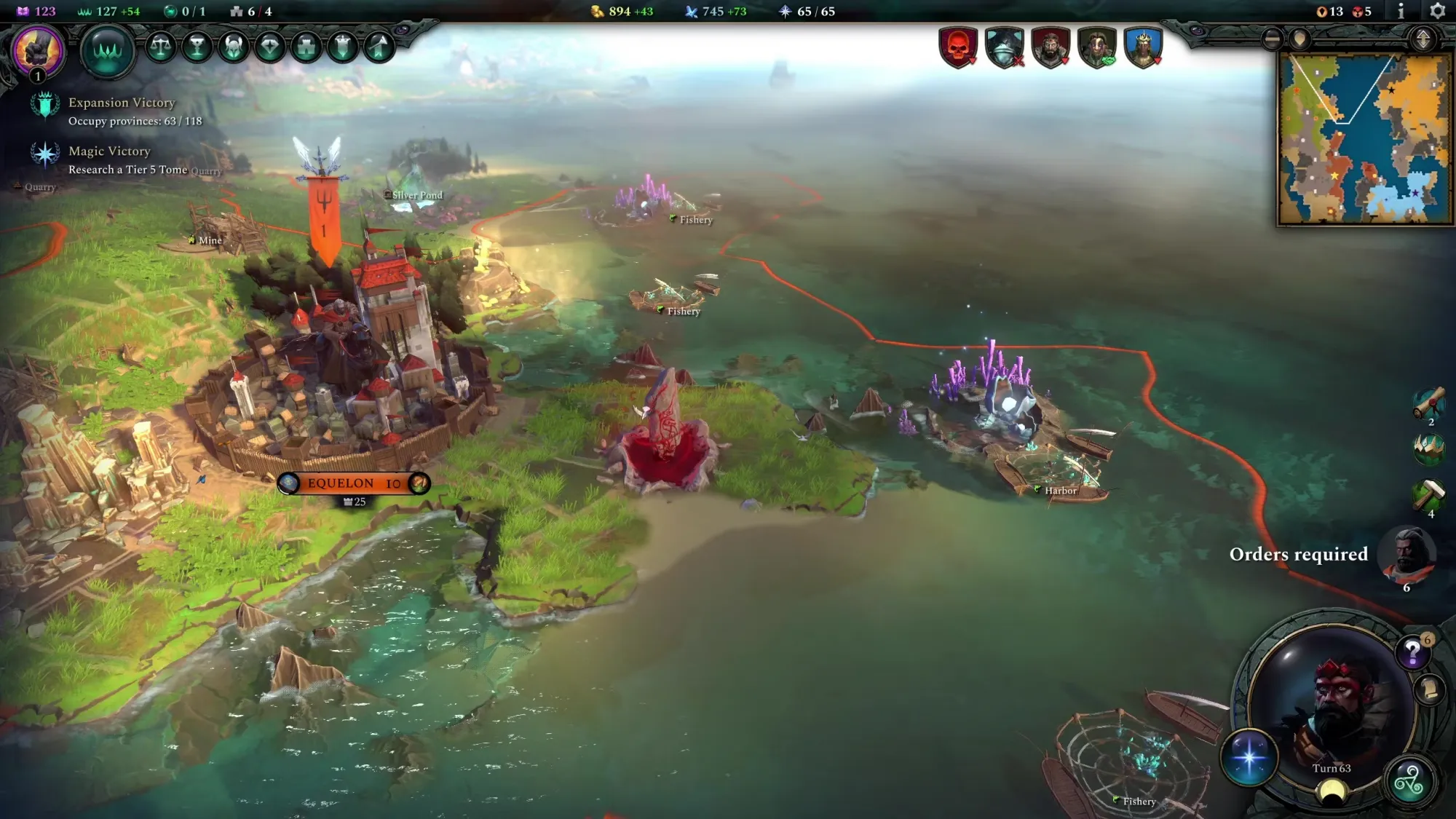This screenshot has height=819, width=1456.
Task: Click on the world minimap
Action: point(1365,138)
